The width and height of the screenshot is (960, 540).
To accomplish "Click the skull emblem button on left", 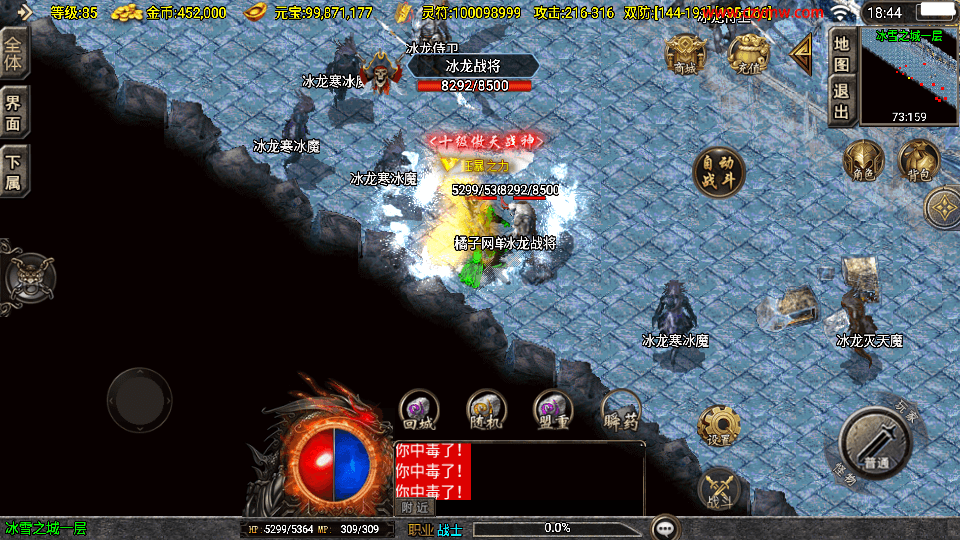I will point(29,277).
